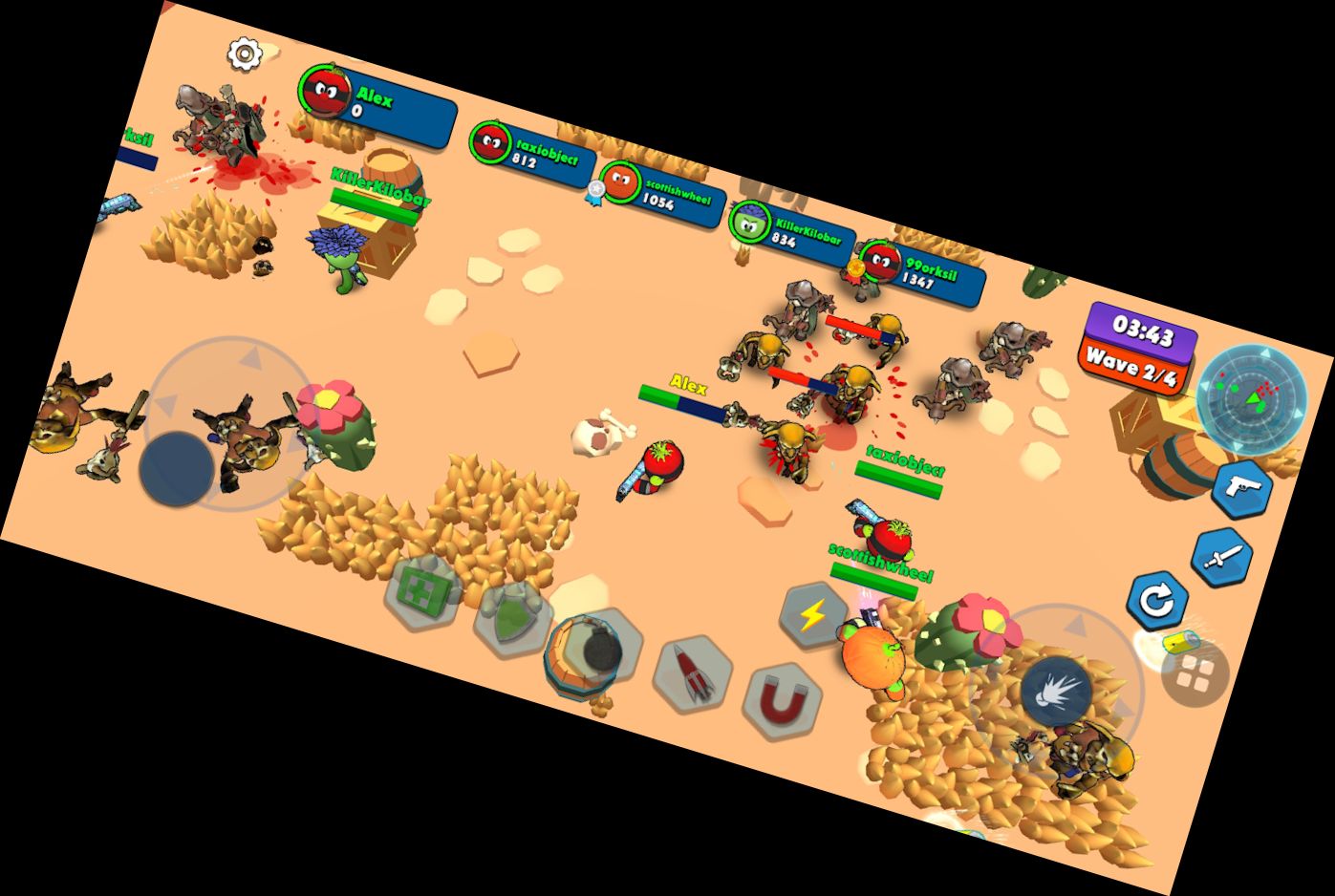Select Alex's player score panel

coord(377,105)
